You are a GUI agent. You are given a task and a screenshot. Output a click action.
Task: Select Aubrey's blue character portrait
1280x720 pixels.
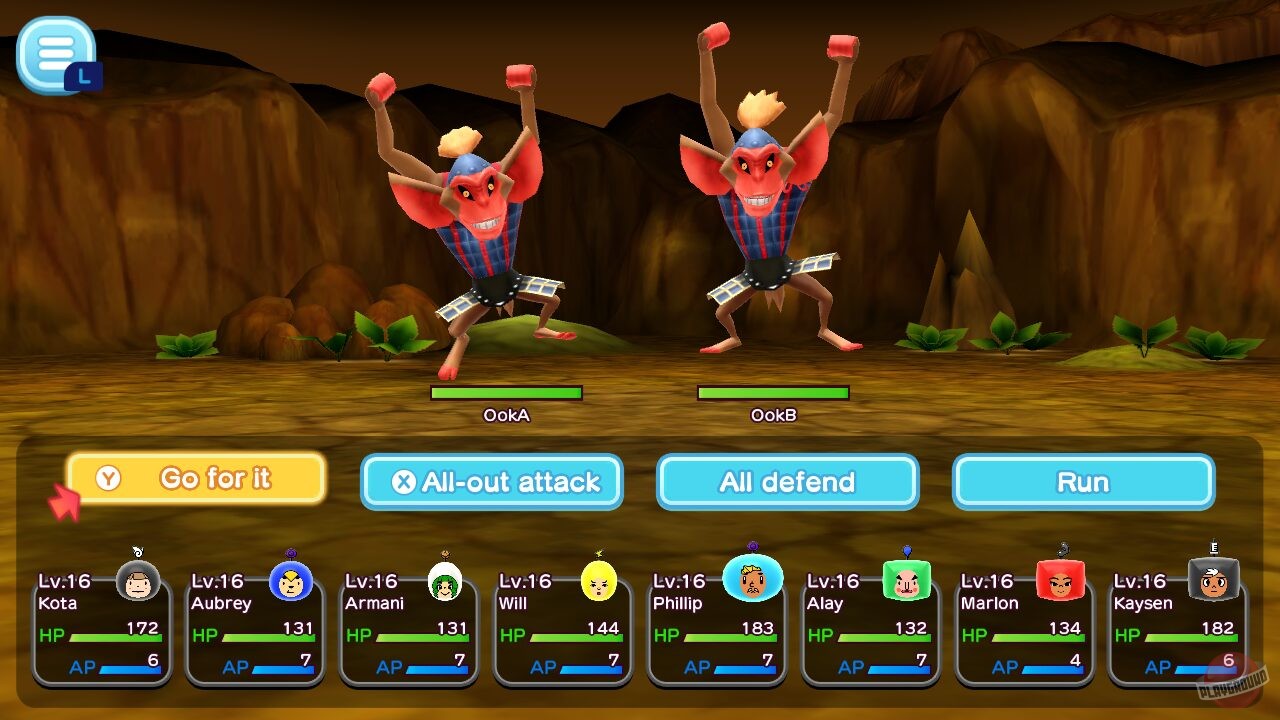[x=293, y=580]
